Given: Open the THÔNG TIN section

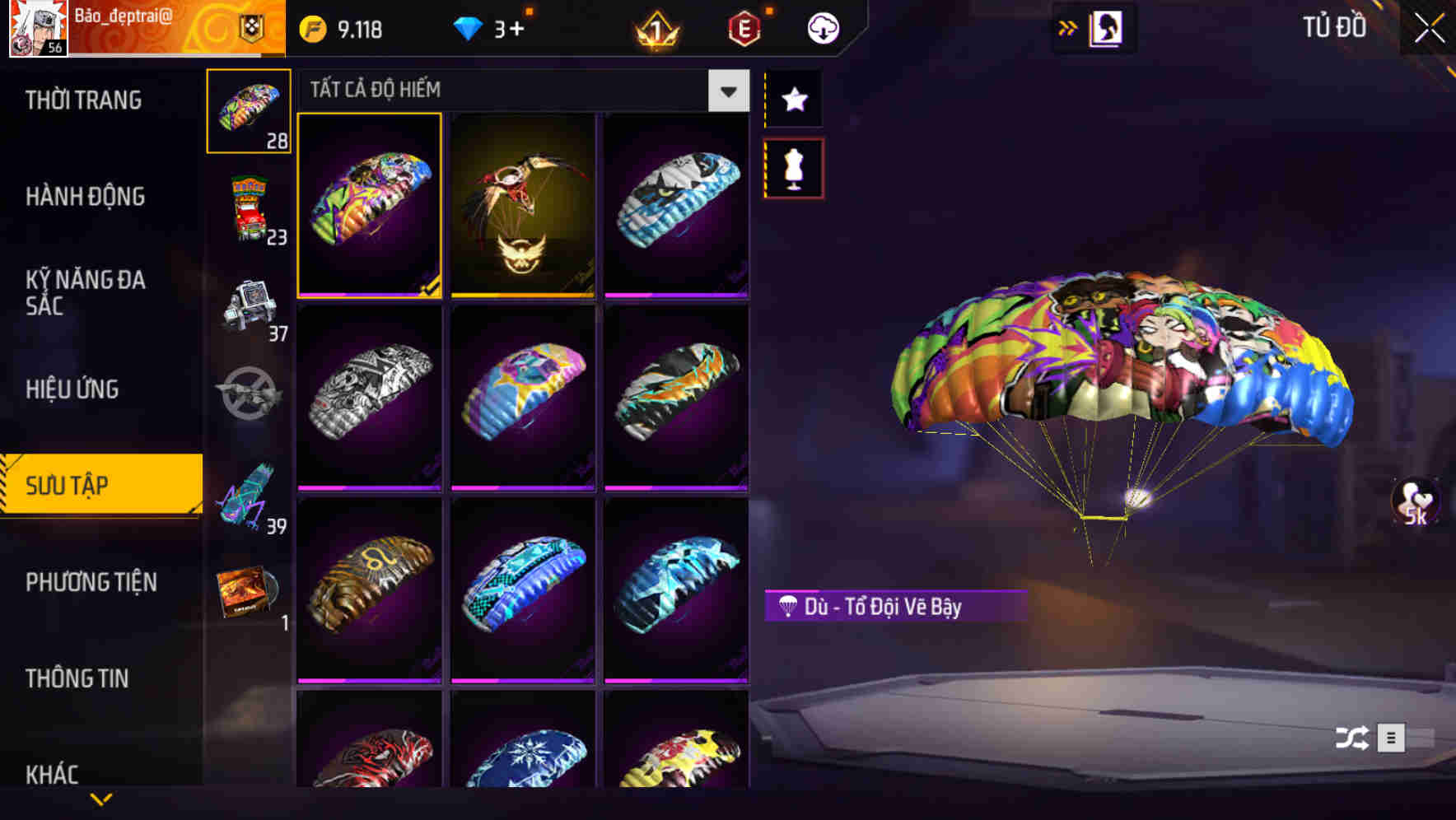Looking at the screenshot, I should [78, 679].
